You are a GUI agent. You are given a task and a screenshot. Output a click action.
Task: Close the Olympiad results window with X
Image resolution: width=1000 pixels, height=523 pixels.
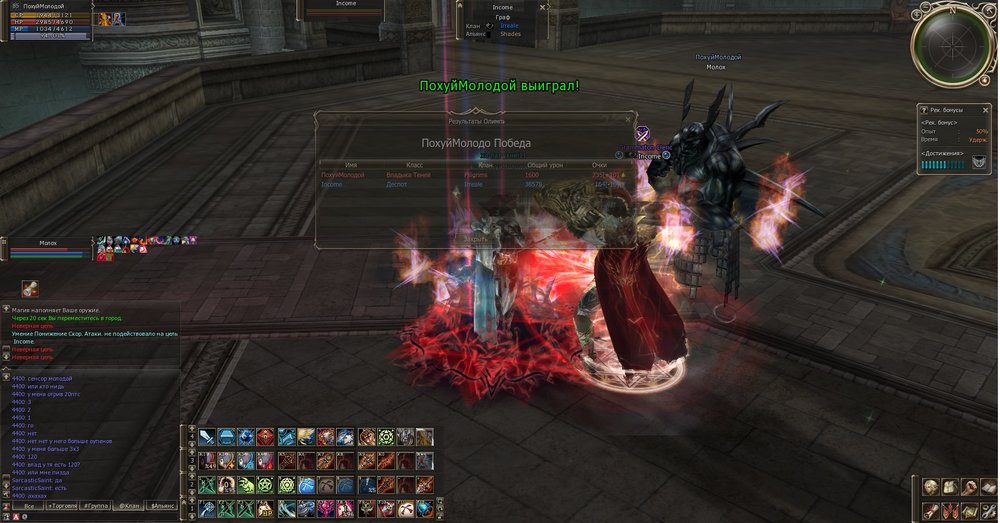pyautogui.click(x=629, y=119)
